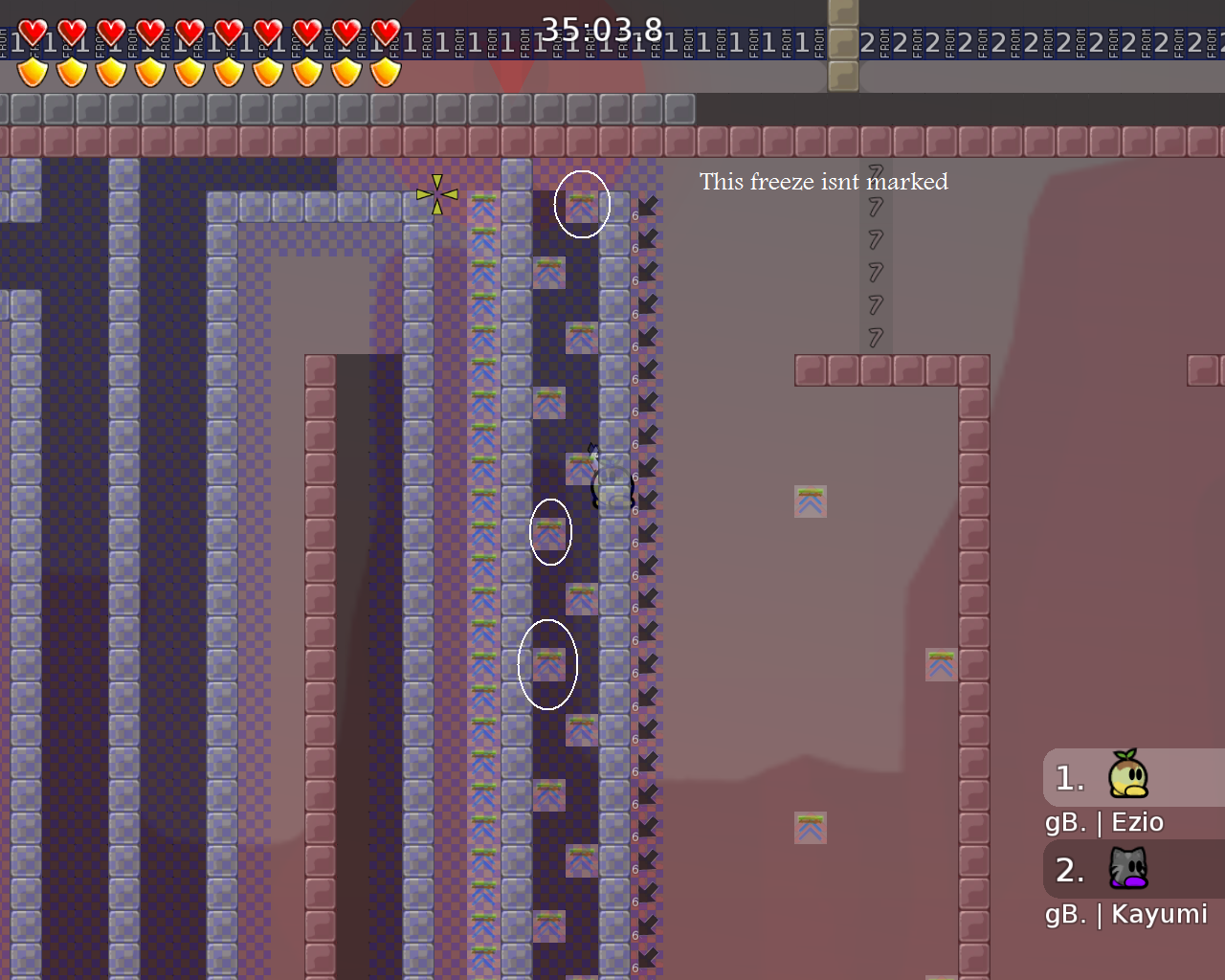The width and height of the screenshot is (1225, 980).
Task: Click the lowest circled freeze tile
Action: pyautogui.click(x=547, y=664)
